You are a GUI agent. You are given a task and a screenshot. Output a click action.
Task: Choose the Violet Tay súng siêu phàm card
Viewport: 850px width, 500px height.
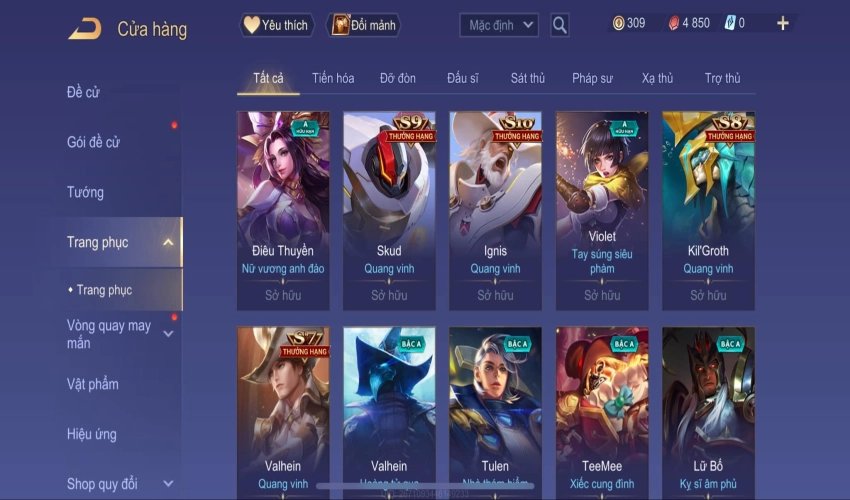(x=602, y=209)
